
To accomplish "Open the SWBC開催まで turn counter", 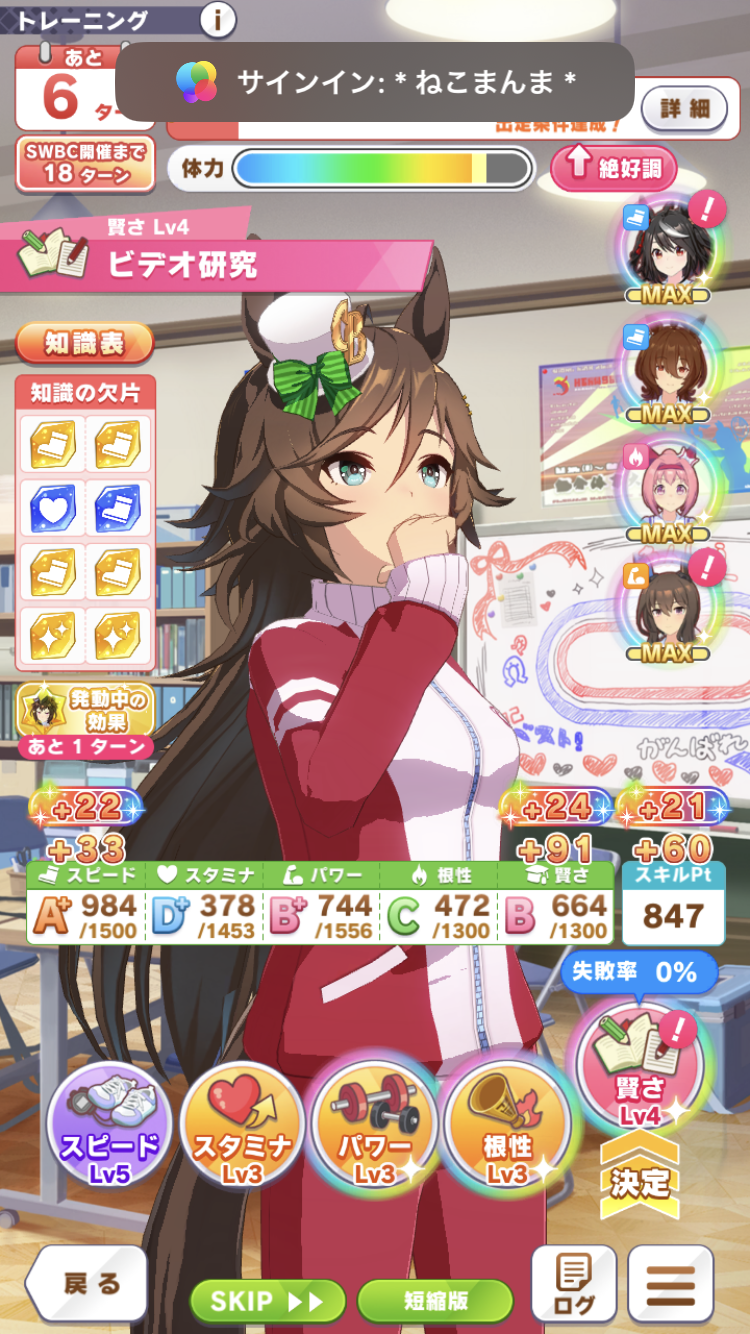I will coord(85,163).
